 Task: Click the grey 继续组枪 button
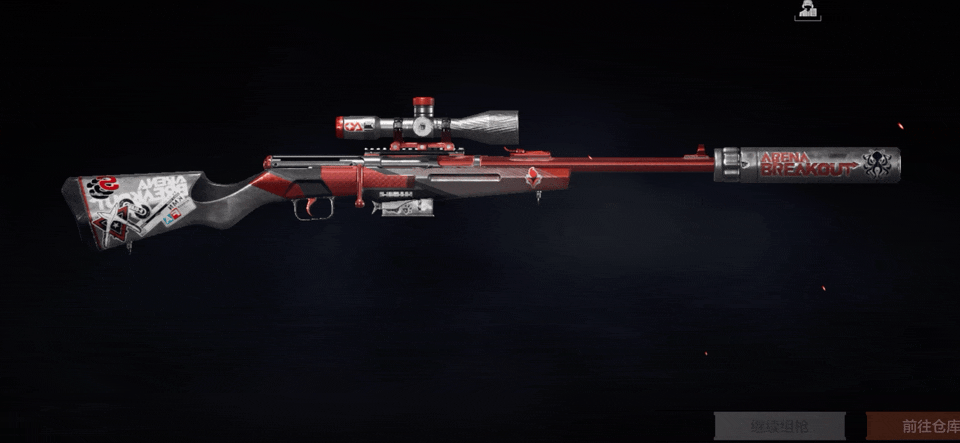(x=780, y=425)
